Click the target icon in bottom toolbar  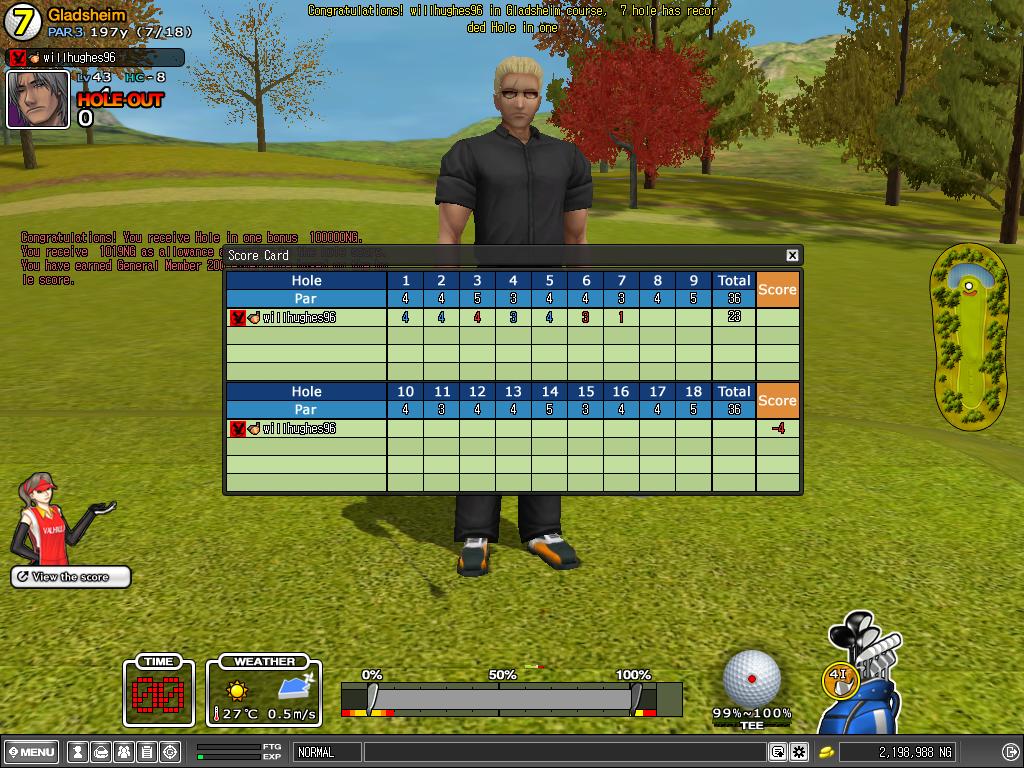[x=170, y=752]
